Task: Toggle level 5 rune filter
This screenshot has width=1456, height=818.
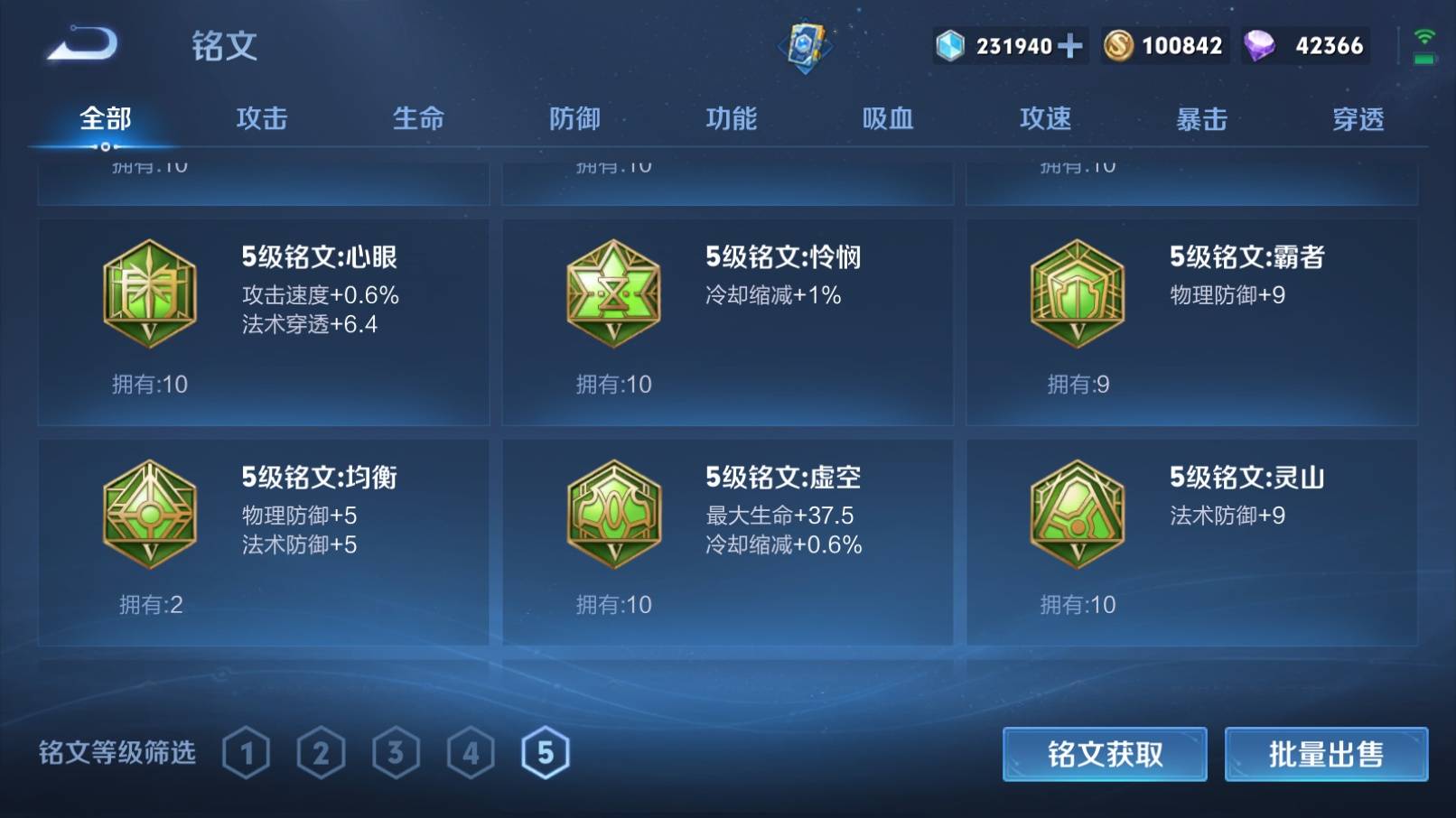Action: [546, 752]
